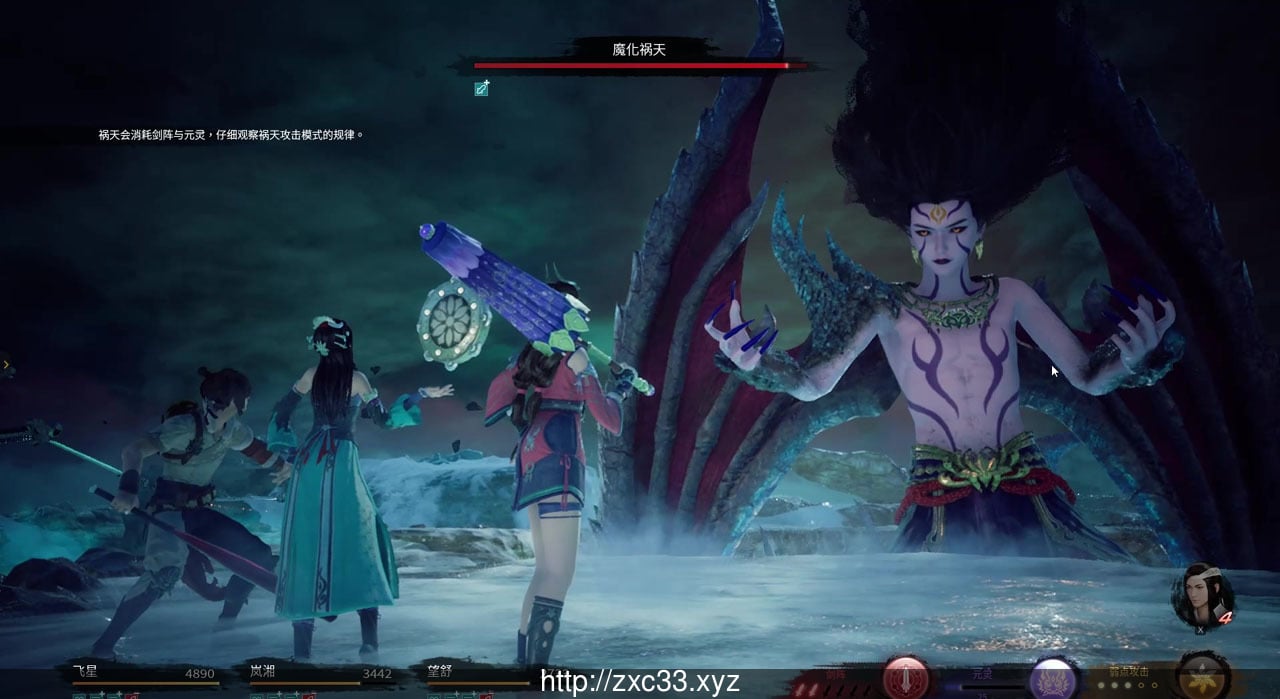Inspect the boss's teal sword buff icon
Image resolution: width=1280 pixels, height=699 pixels.
(482, 89)
